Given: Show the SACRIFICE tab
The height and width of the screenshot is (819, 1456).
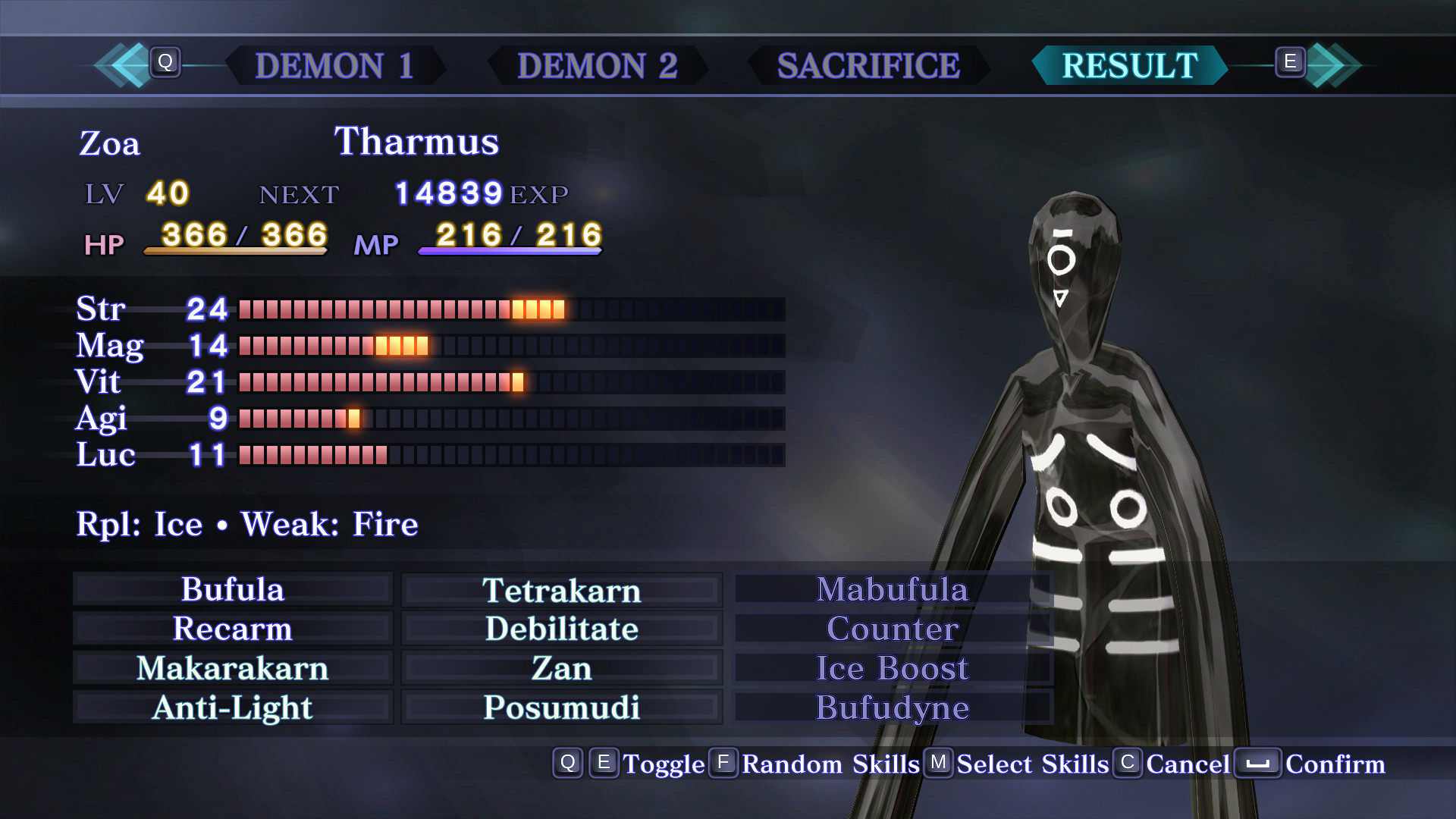Looking at the screenshot, I should click(868, 66).
